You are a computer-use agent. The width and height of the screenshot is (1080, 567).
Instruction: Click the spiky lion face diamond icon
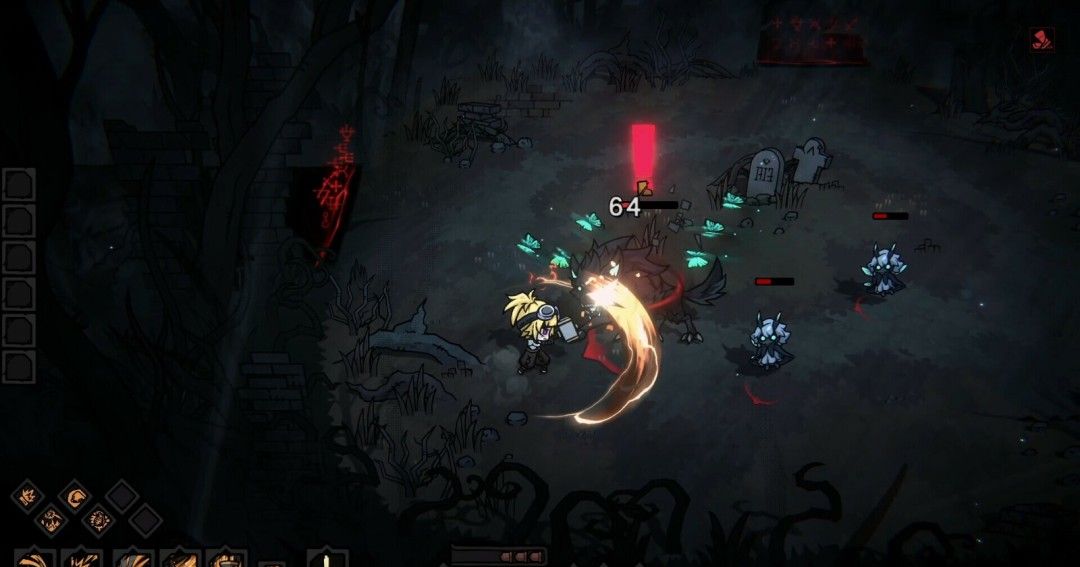pyautogui.click(x=98, y=519)
